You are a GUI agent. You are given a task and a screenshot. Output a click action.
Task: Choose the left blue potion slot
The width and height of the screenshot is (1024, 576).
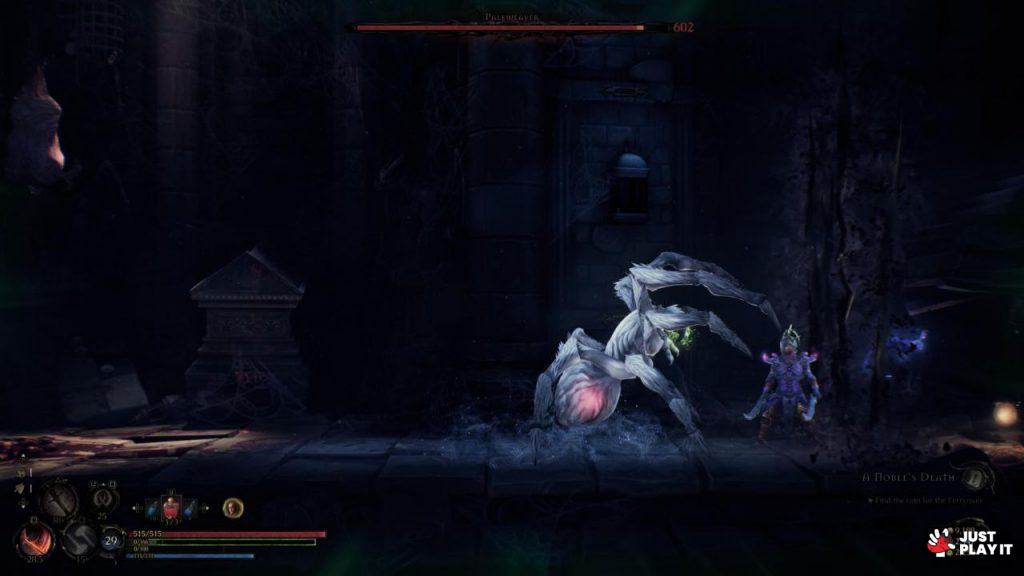tap(151, 510)
